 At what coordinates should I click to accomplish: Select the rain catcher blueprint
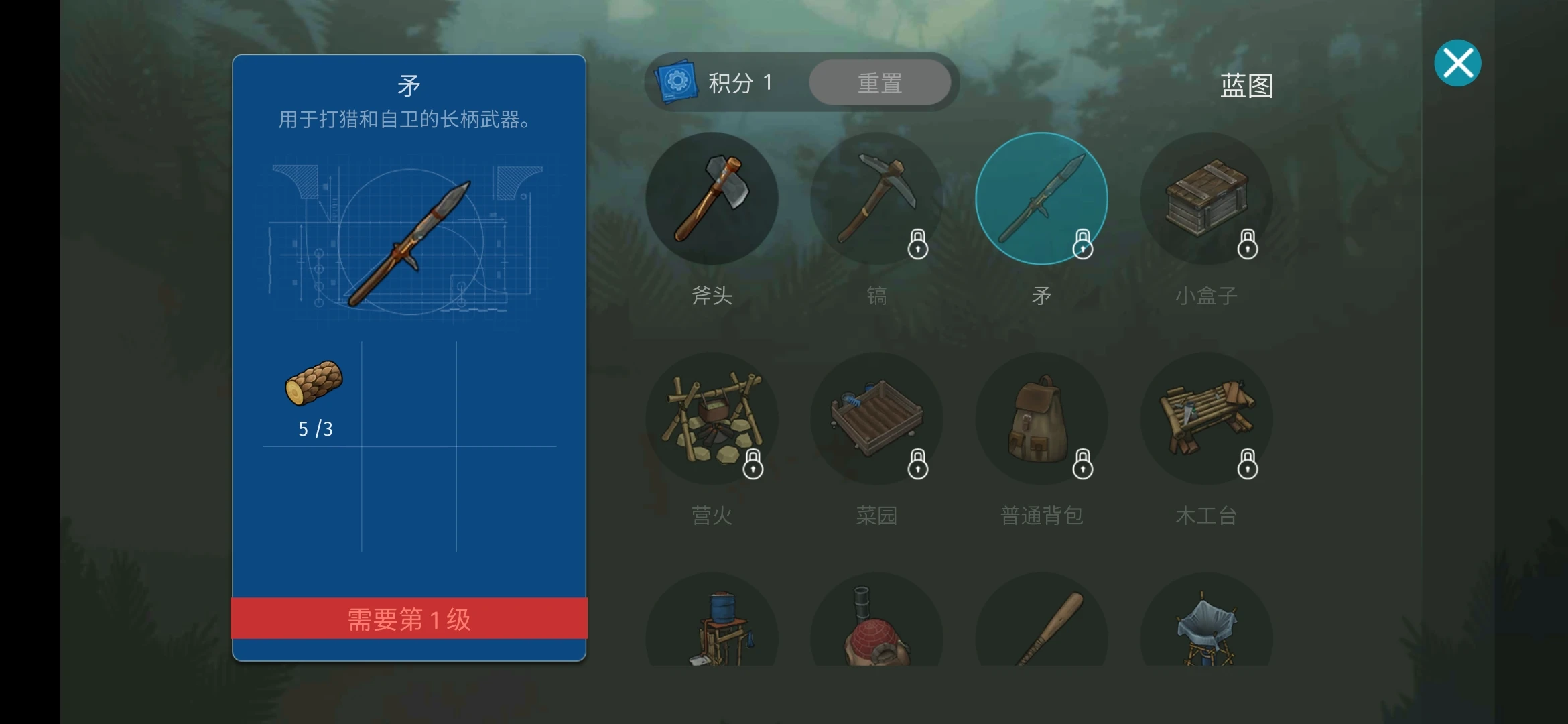pyautogui.click(x=1206, y=627)
